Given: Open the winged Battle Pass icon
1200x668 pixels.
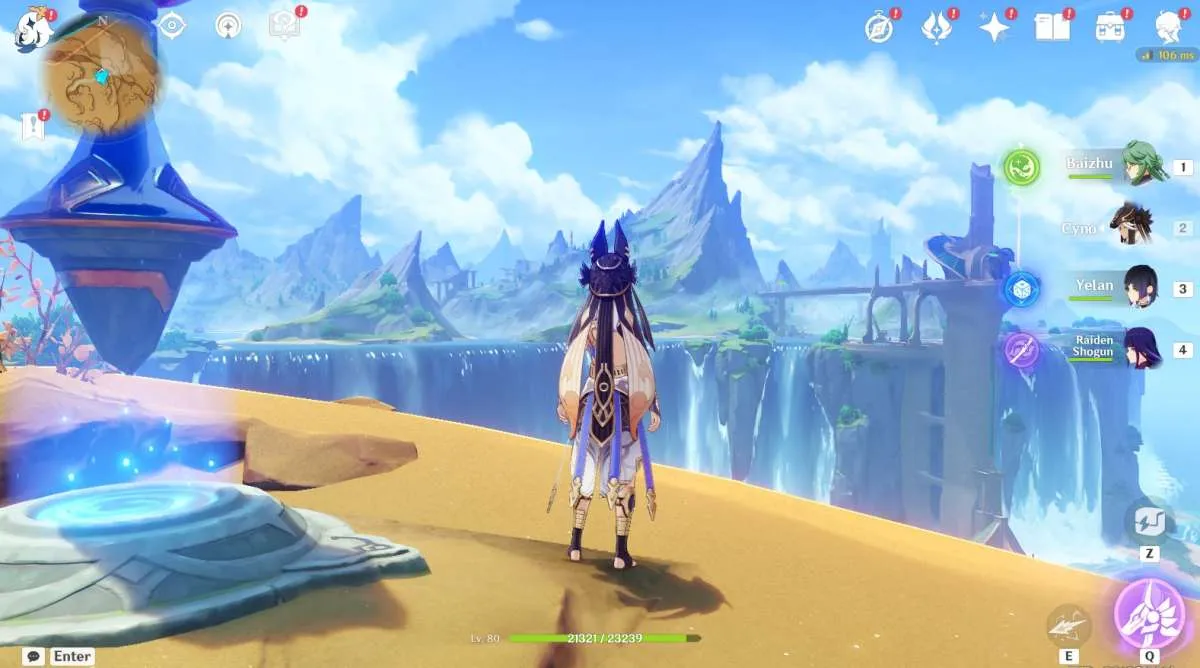Looking at the screenshot, I should (x=936, y=28).
